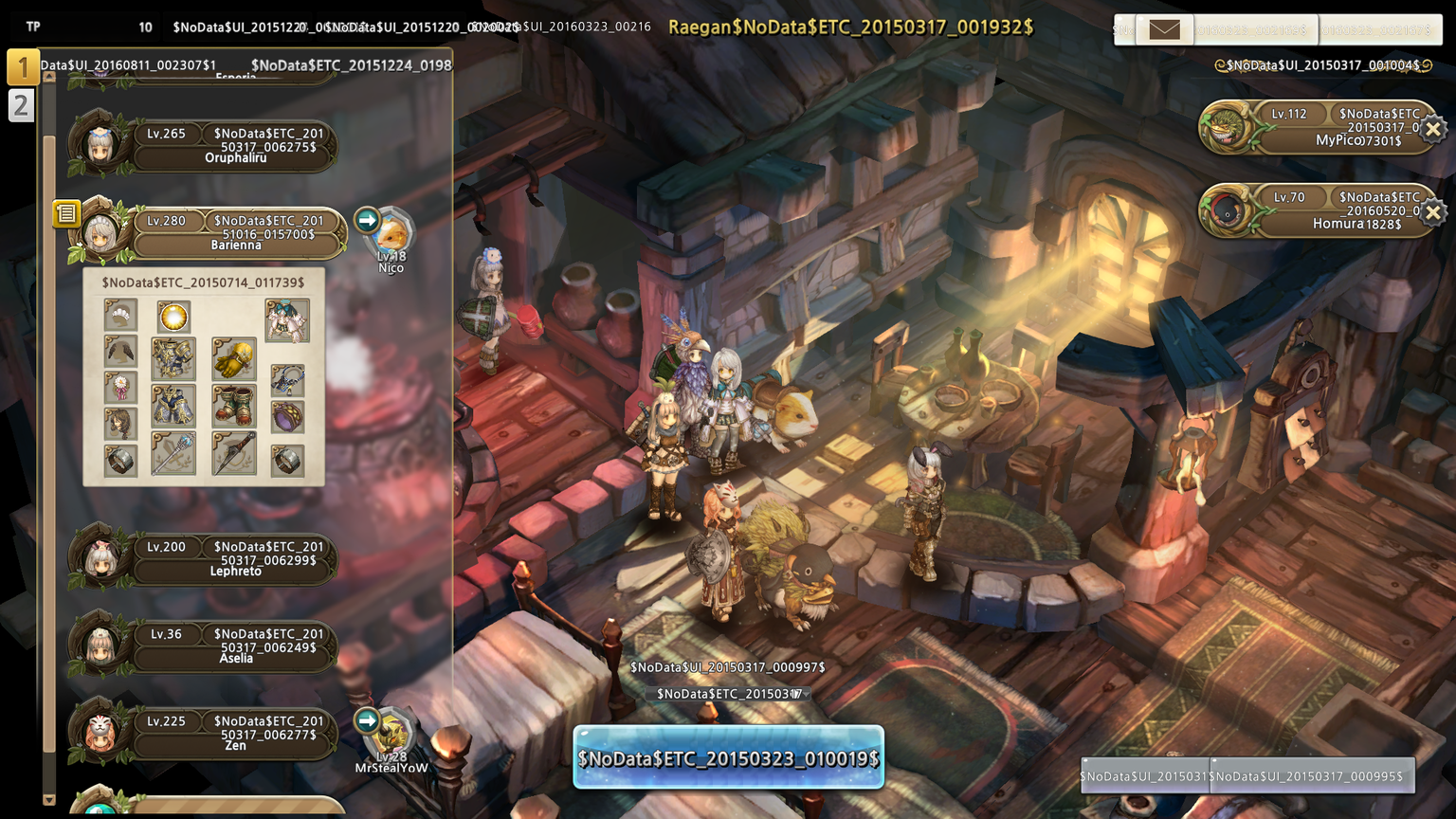Switch to barracks tab 2

coord(21,105)
